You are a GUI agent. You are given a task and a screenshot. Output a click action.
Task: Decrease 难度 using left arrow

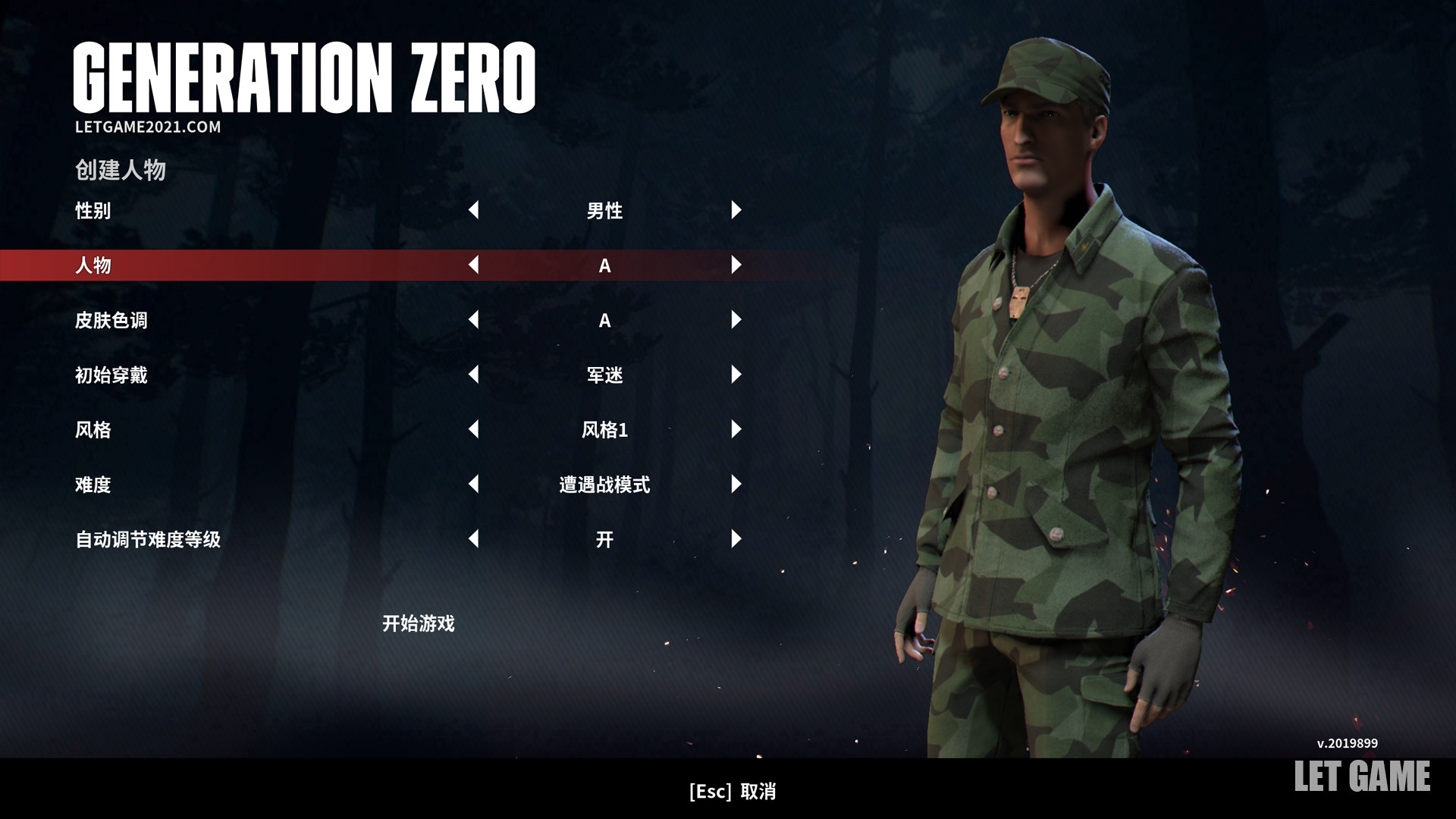[474, 485]
